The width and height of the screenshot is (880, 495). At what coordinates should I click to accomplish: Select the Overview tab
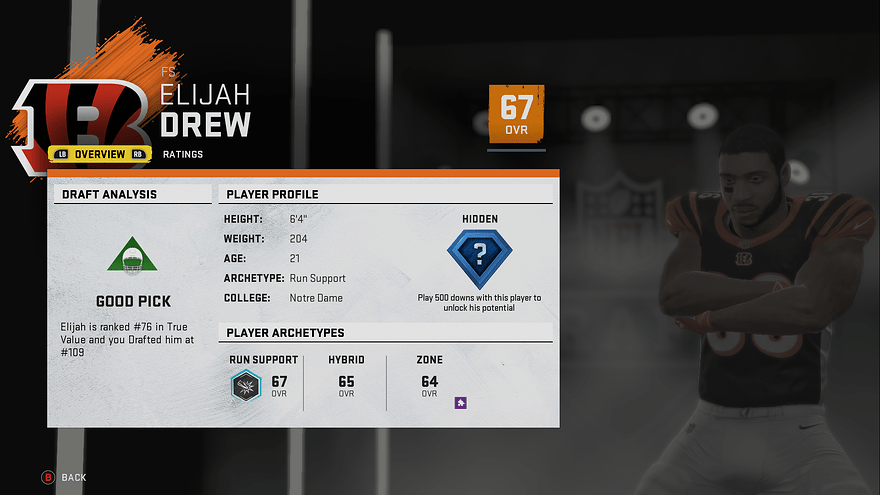[x=99, y=154]
